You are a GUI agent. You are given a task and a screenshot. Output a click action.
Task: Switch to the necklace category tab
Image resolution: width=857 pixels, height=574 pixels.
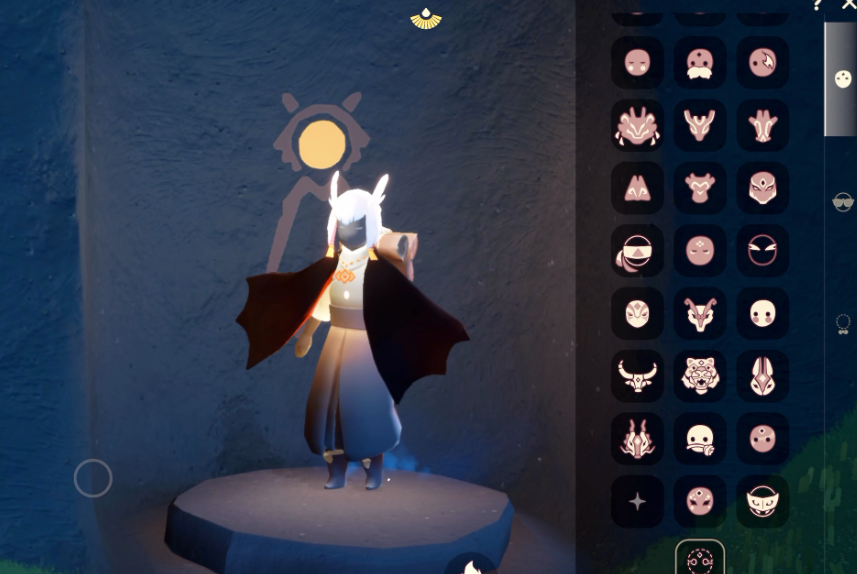click(x=843, y=324)
